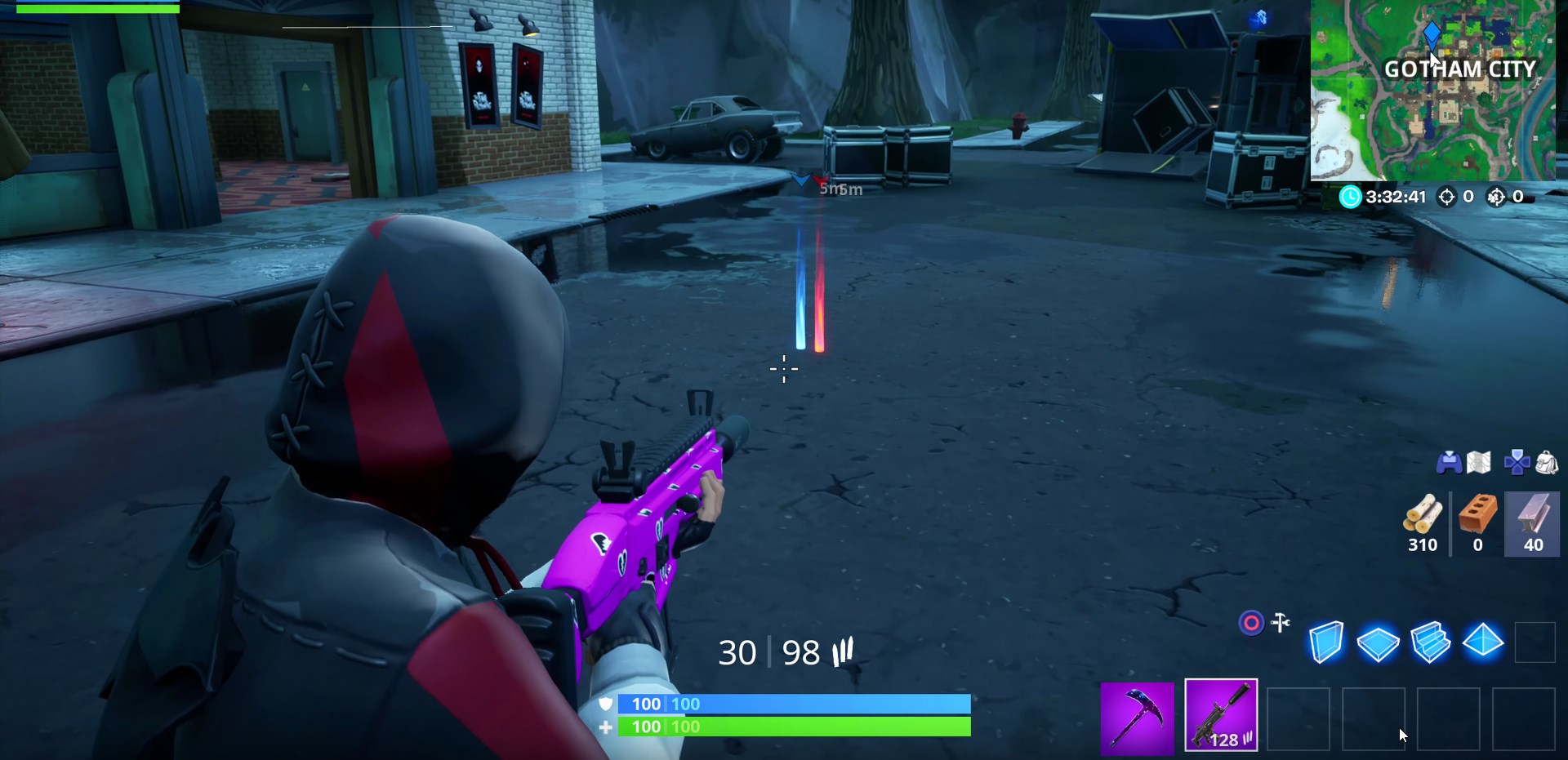Select the wall building piece
The height and width of the screenshot is (760, 1568).
(x=1327, y=642)
